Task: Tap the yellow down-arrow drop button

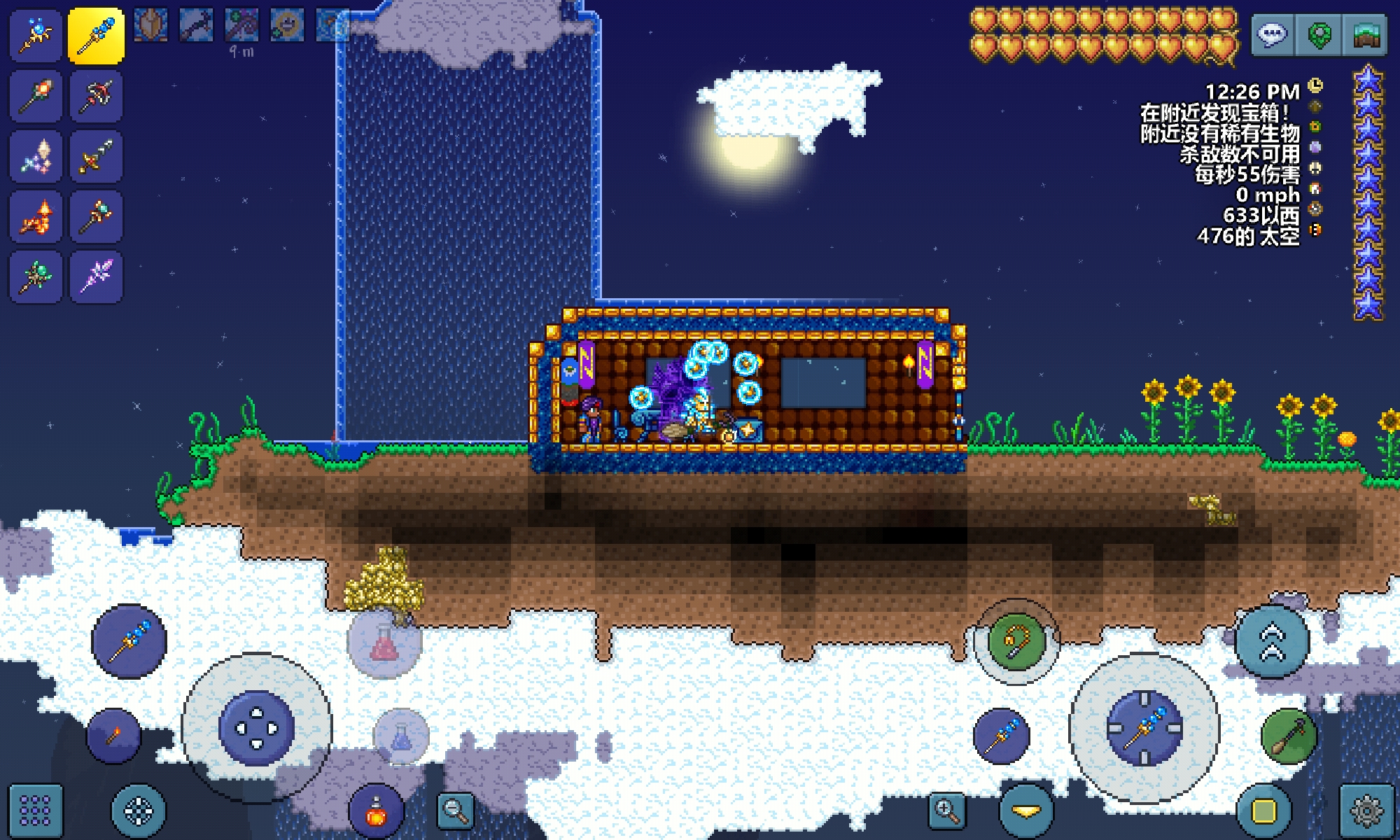Action: tap(1026, 811)
